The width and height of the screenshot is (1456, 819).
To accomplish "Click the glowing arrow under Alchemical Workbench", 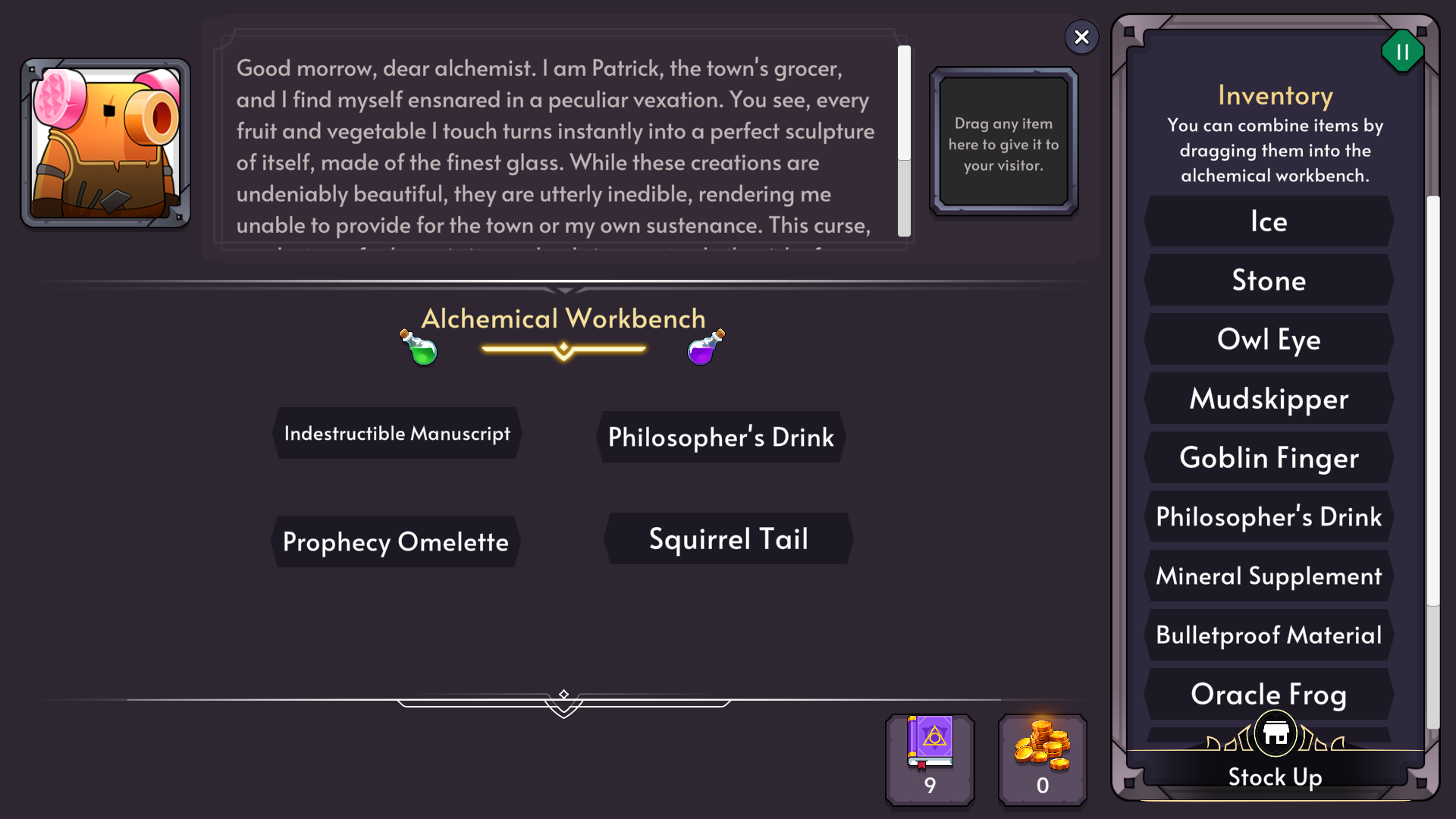I will click(x=563, y=348).
